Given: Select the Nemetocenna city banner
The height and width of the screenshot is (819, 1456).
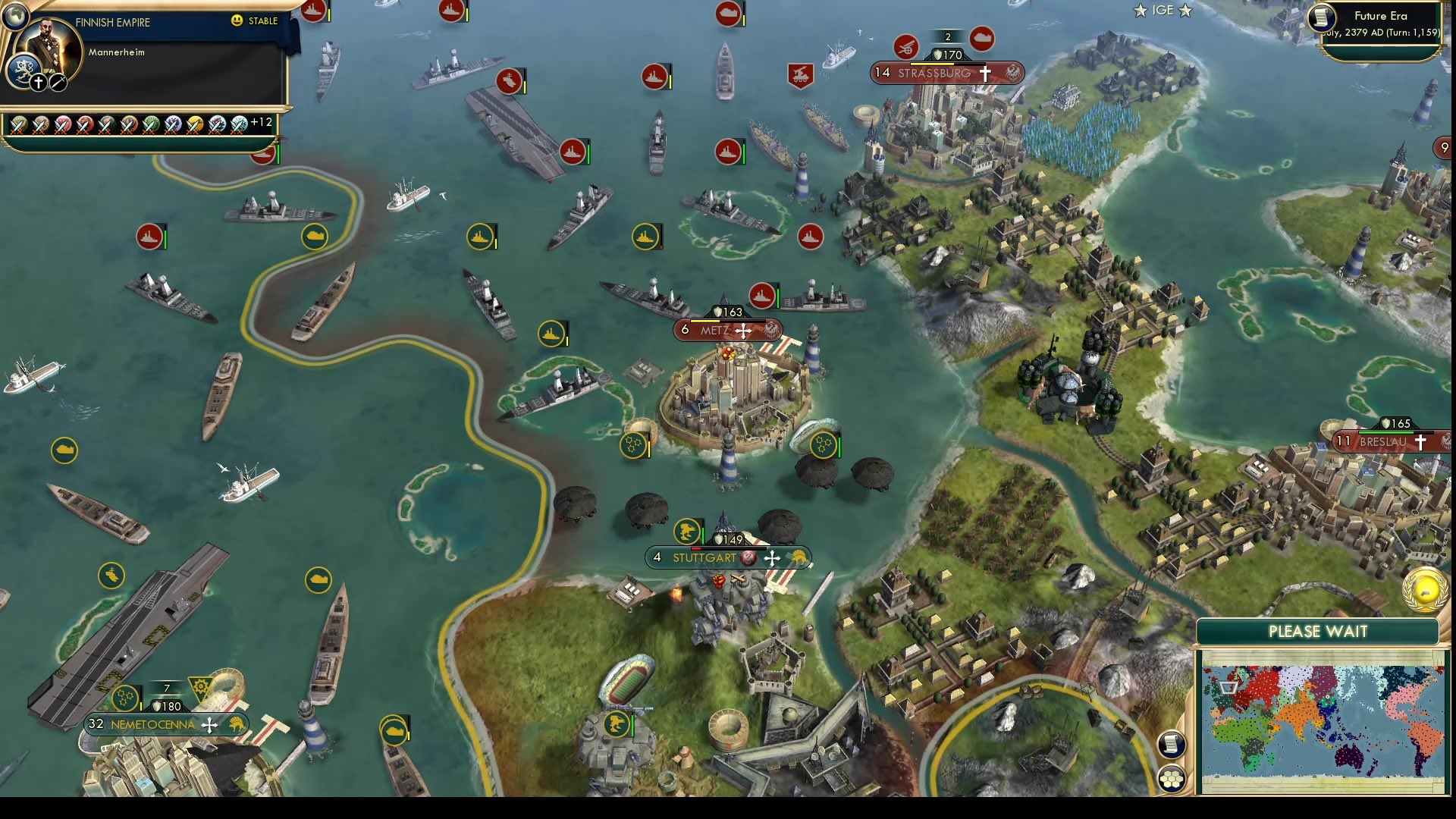Looking at the screenshot, I should tap(152, 725).
